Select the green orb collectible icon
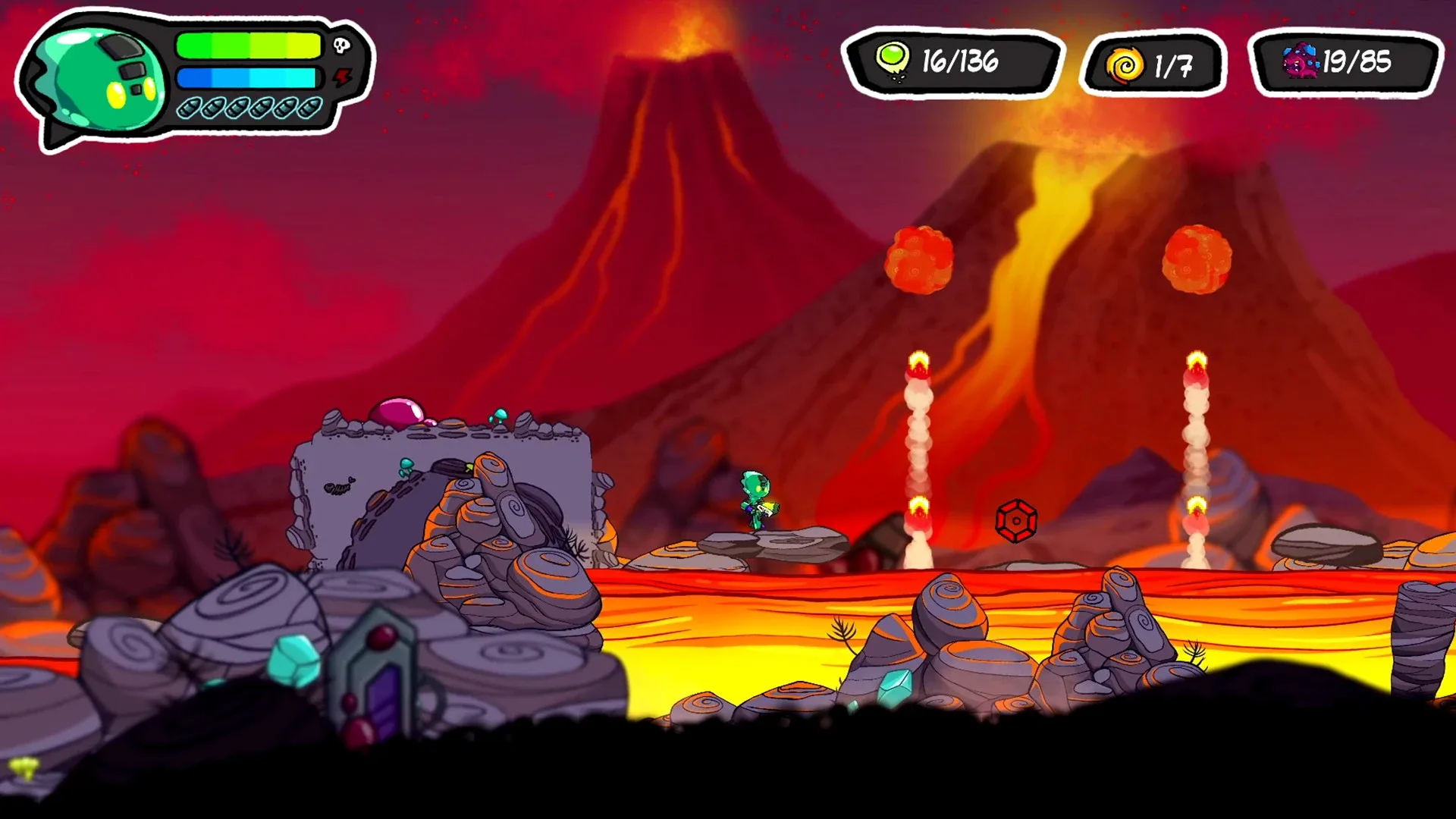The image size is (1456, 819). (x=893, y=58)
